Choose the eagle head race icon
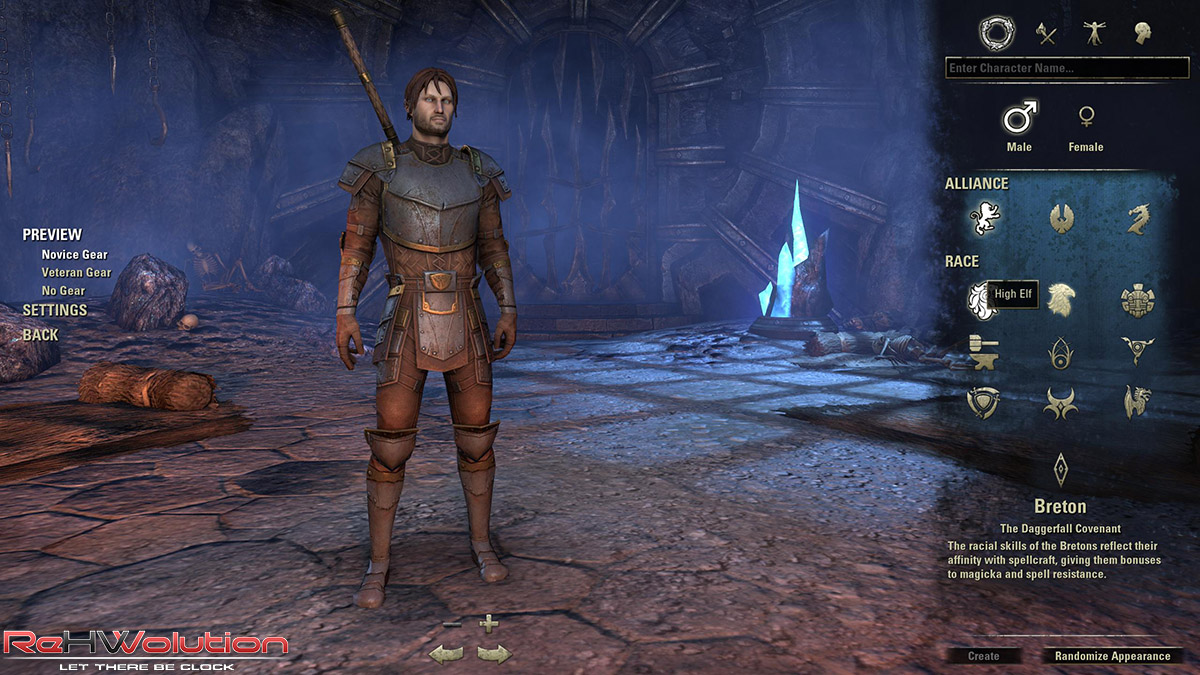The width and height of the screenshot is (1200, 675). tap(1061, 299)
